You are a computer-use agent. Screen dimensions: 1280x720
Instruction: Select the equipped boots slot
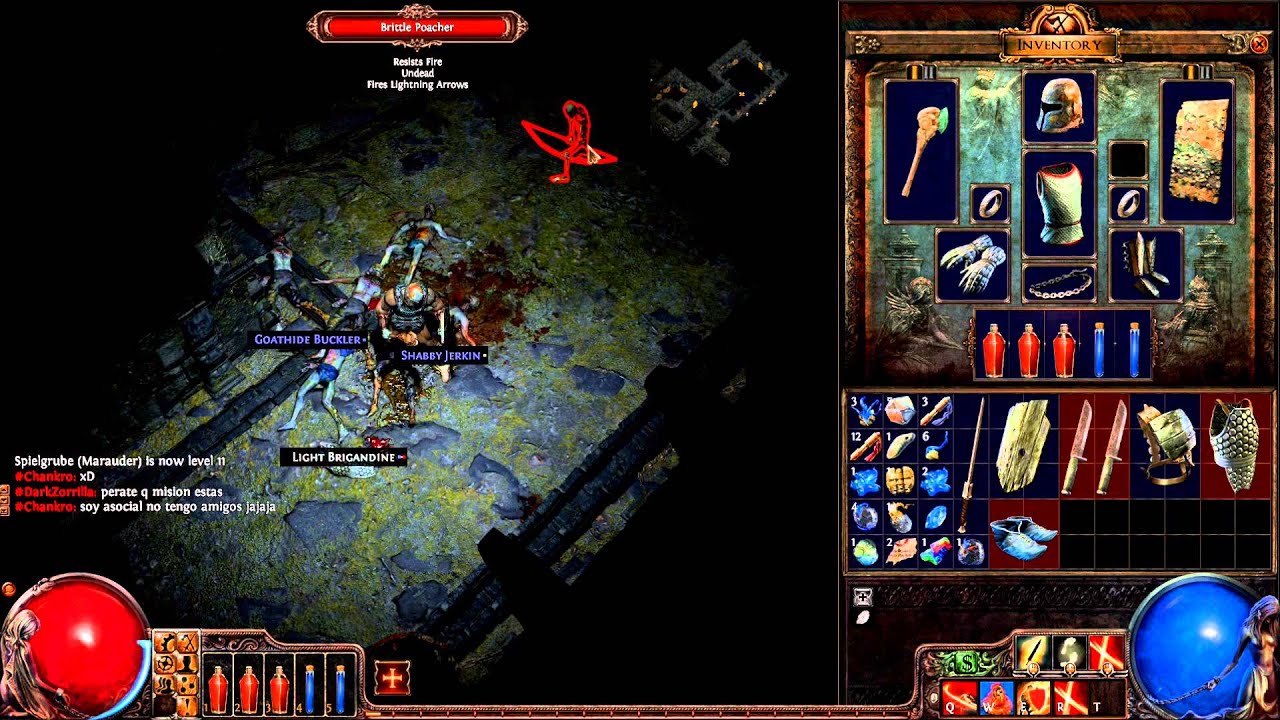[1146, 265]
